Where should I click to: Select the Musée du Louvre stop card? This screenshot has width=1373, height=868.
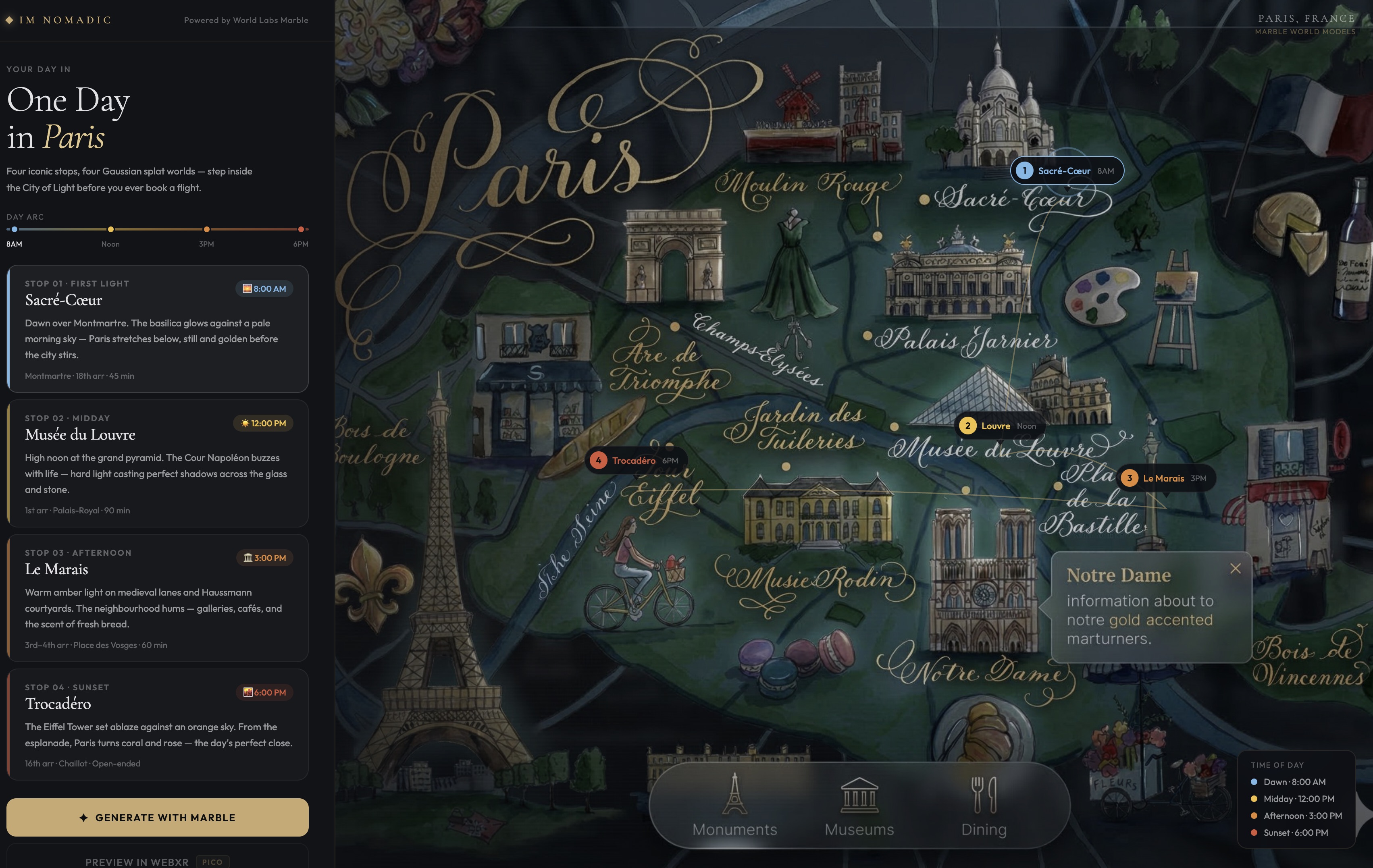[157, 463]
